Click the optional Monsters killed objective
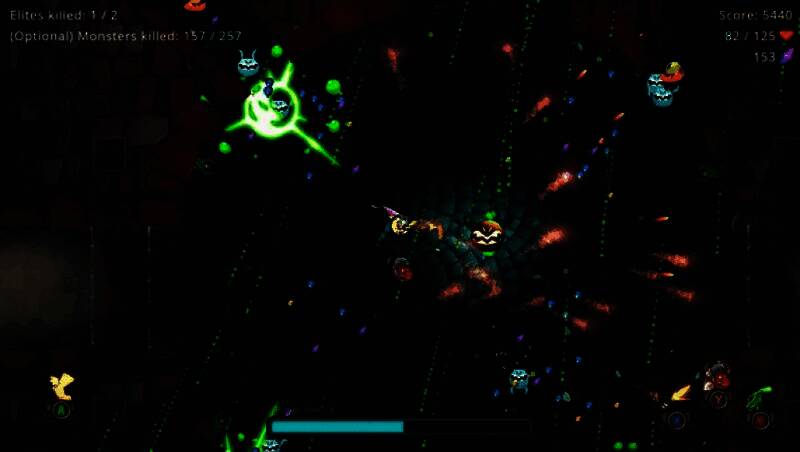 (x=126, y=36)
